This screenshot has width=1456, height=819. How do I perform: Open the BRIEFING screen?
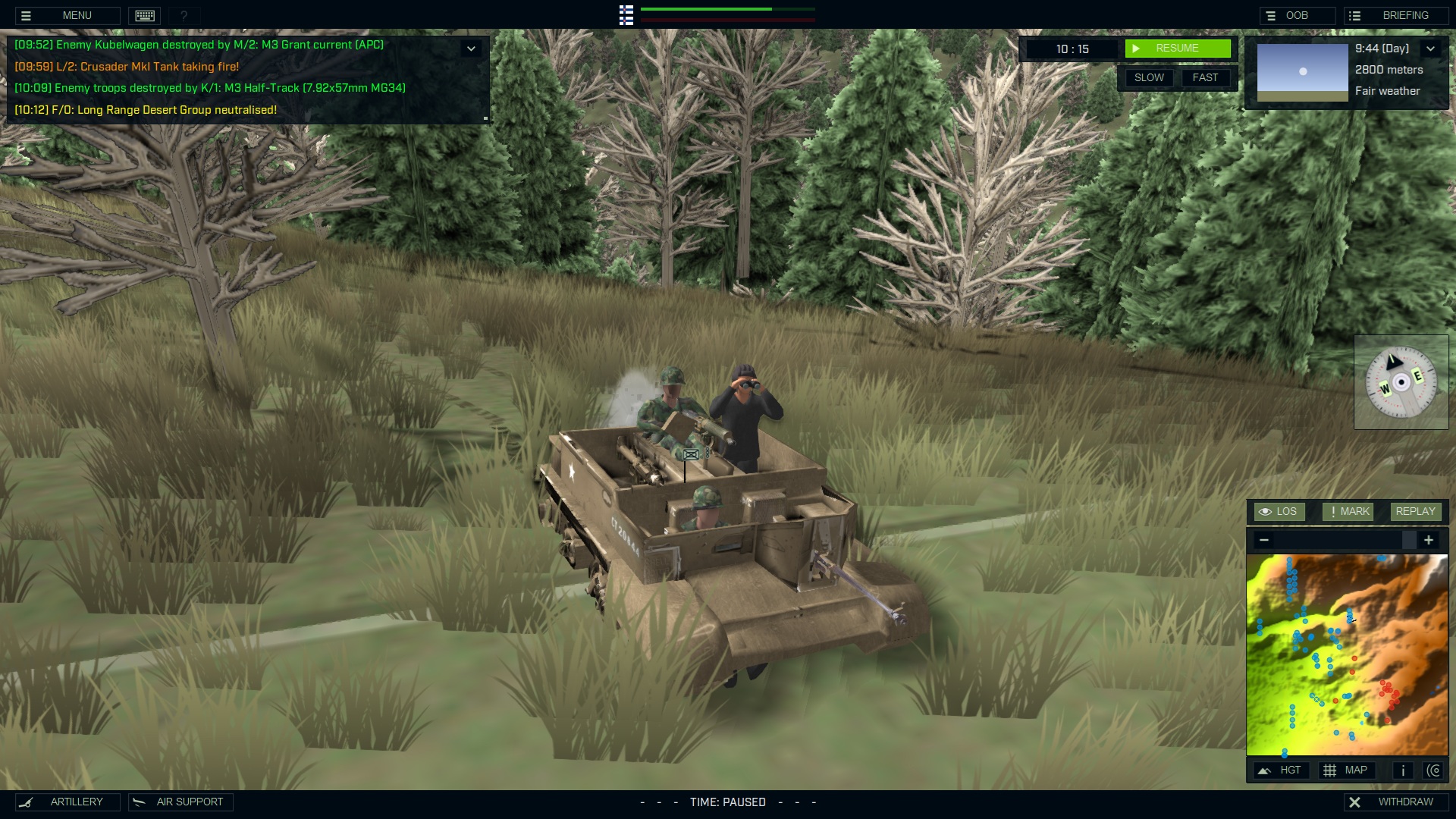(x=1398, y=14)
